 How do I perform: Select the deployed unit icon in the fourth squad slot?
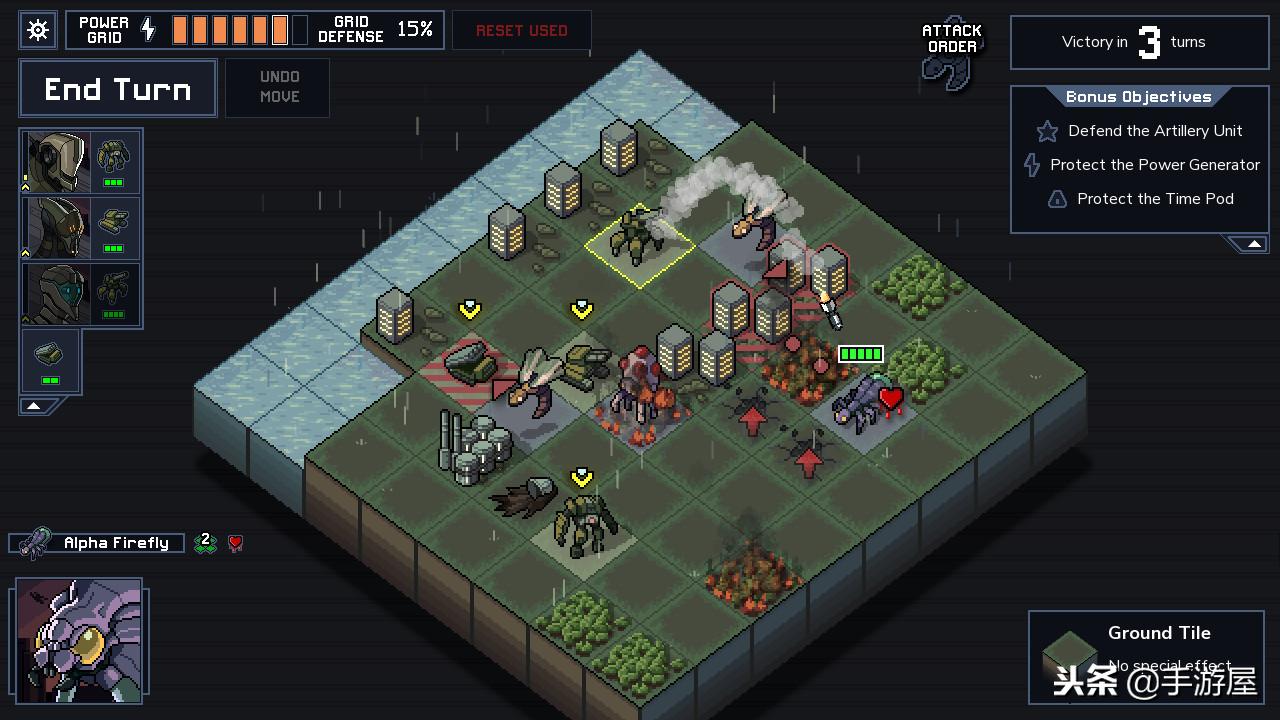click(50, 354)
